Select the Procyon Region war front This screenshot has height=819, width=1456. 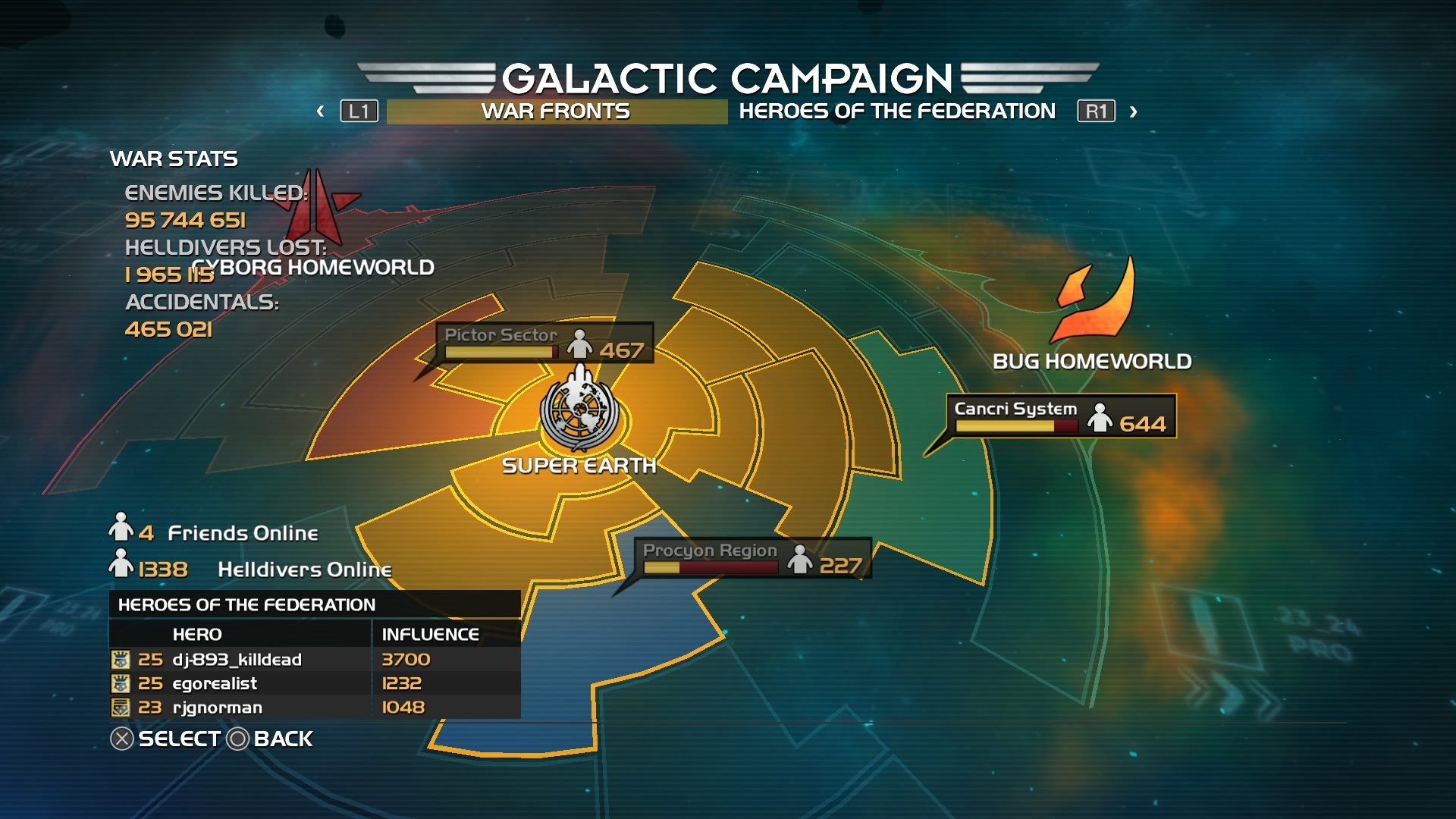point(752,558)
